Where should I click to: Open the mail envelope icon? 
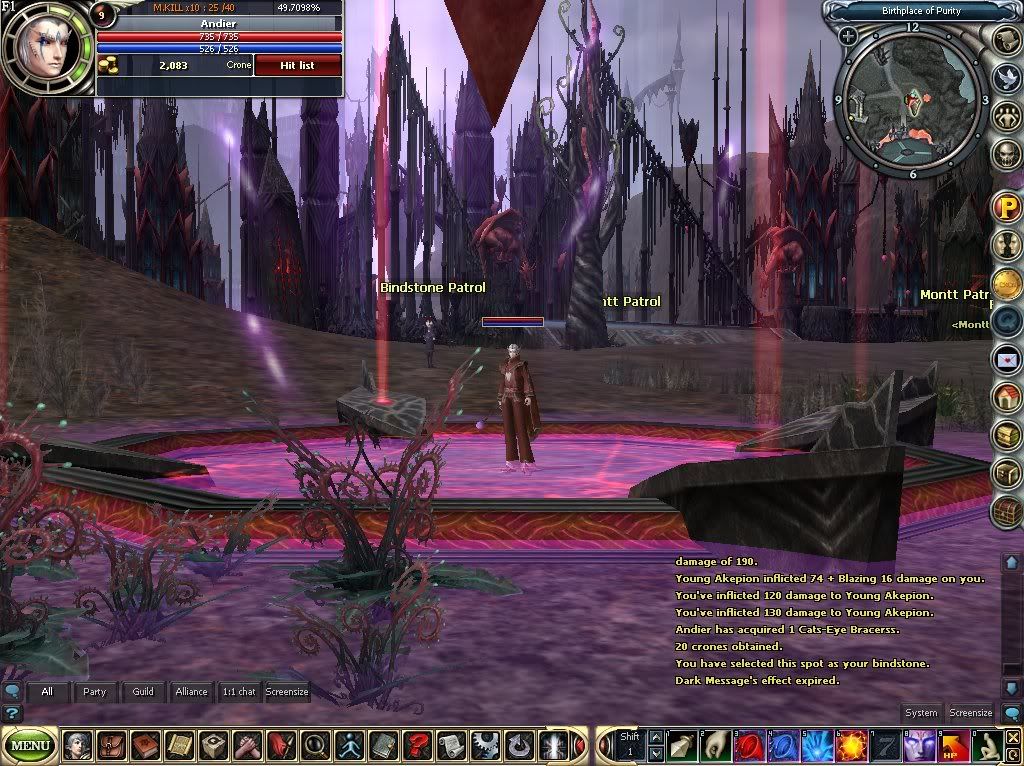1006,358
